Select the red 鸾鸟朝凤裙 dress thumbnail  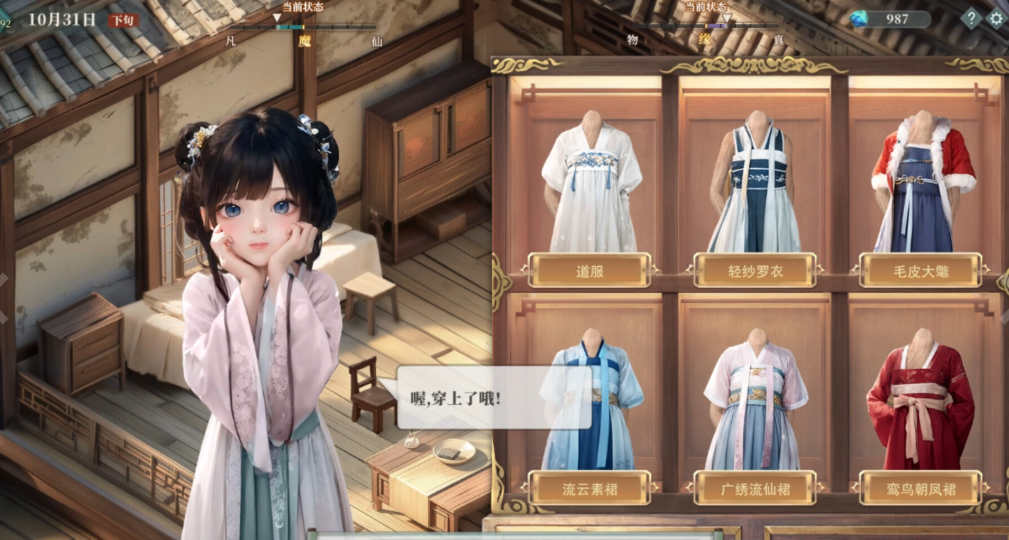pyautogui.click(x=920, y=405)
